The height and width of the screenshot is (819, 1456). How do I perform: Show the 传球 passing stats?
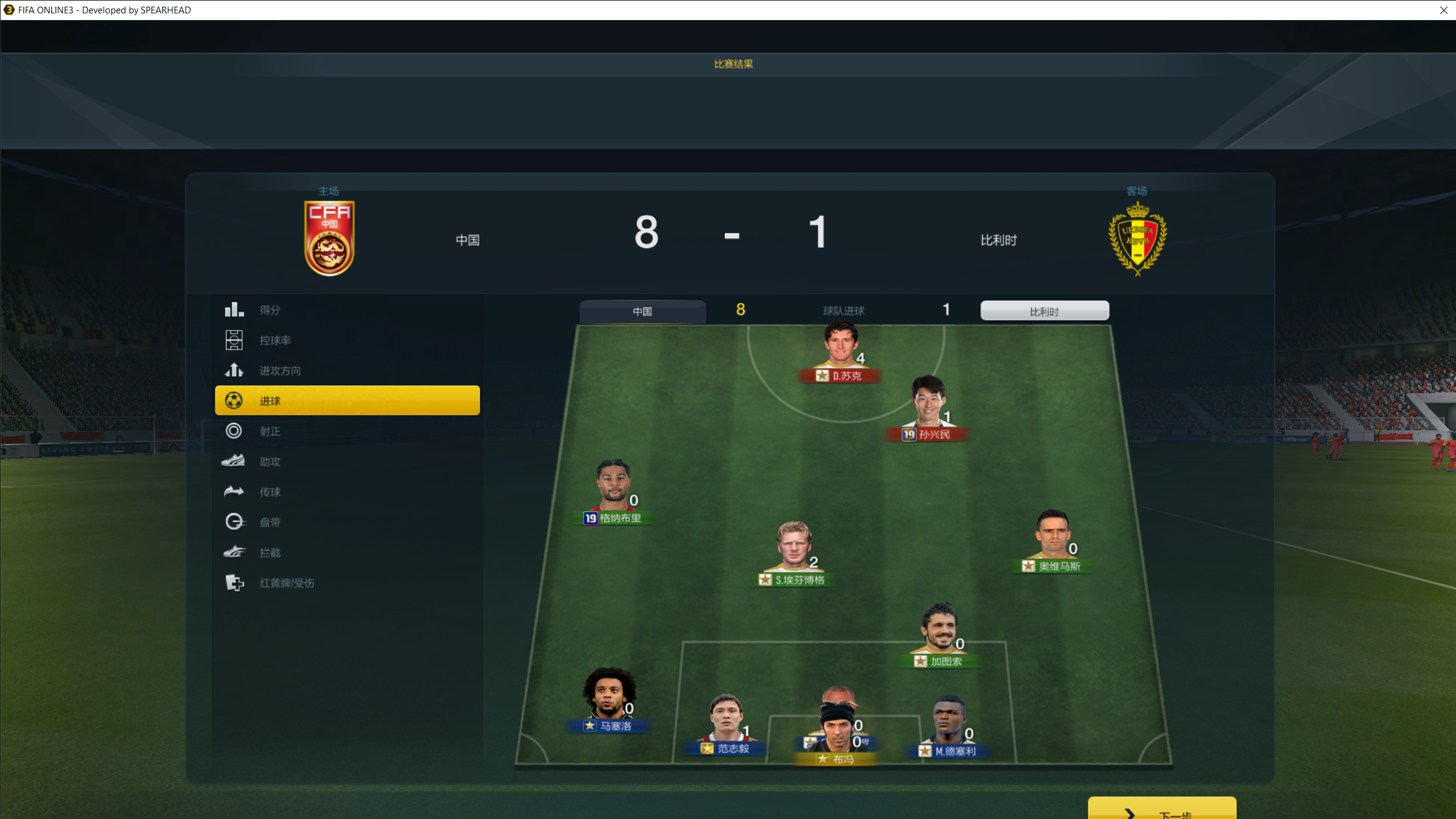coord(270,492)
